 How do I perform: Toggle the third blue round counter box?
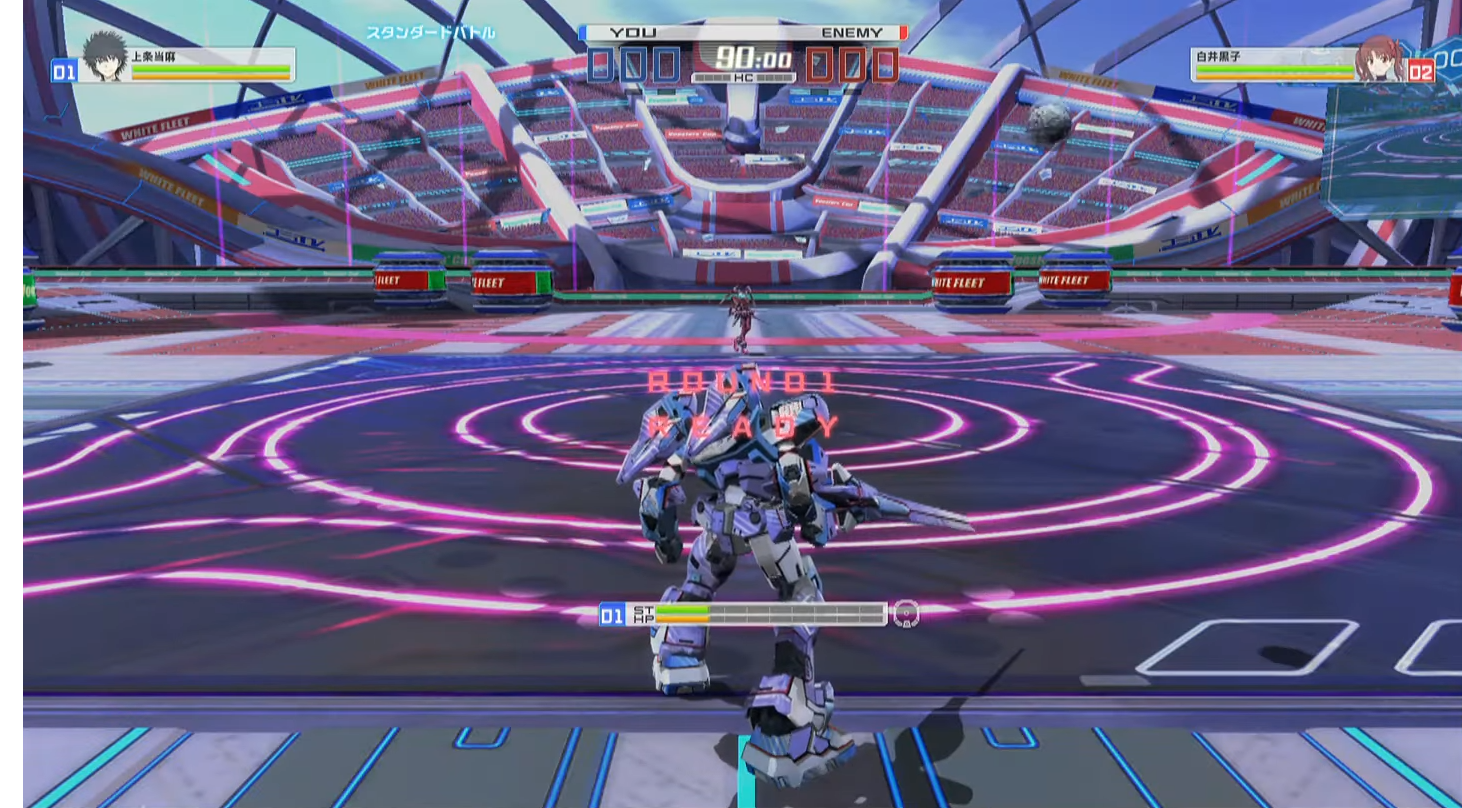(663, 63)
